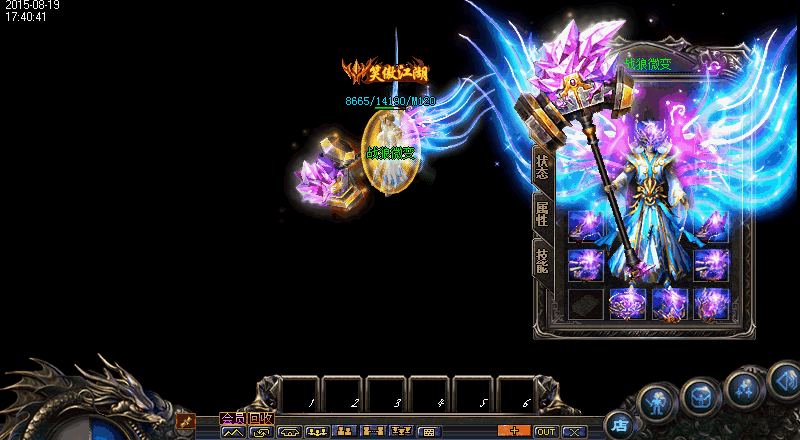
Task: Click the sword icon at the chat corner
Action: [184, 422]
